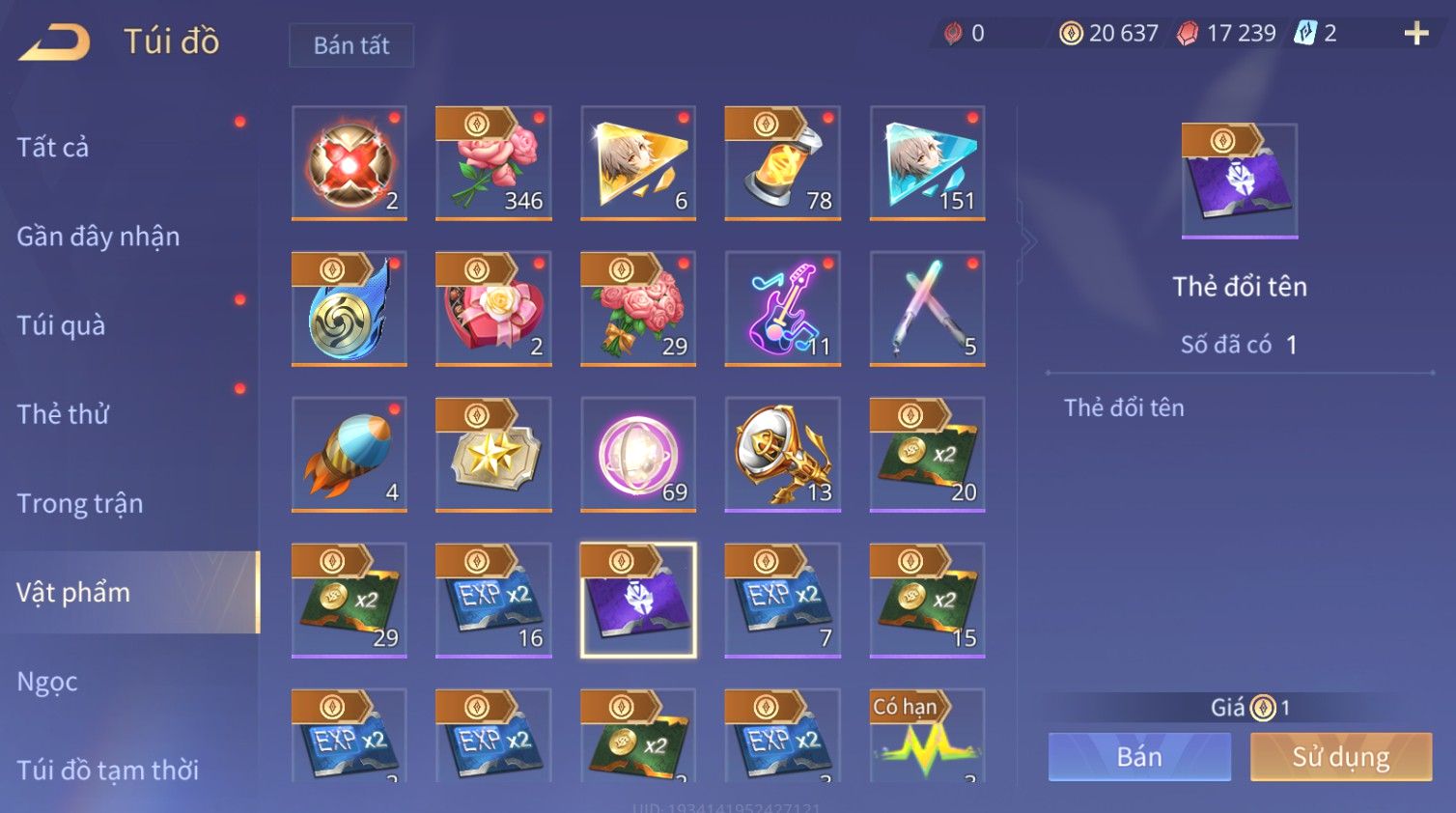Viewport: 1456px width, 813px height.
Task: Open the Ngọc tab
Action: (47, 682)
